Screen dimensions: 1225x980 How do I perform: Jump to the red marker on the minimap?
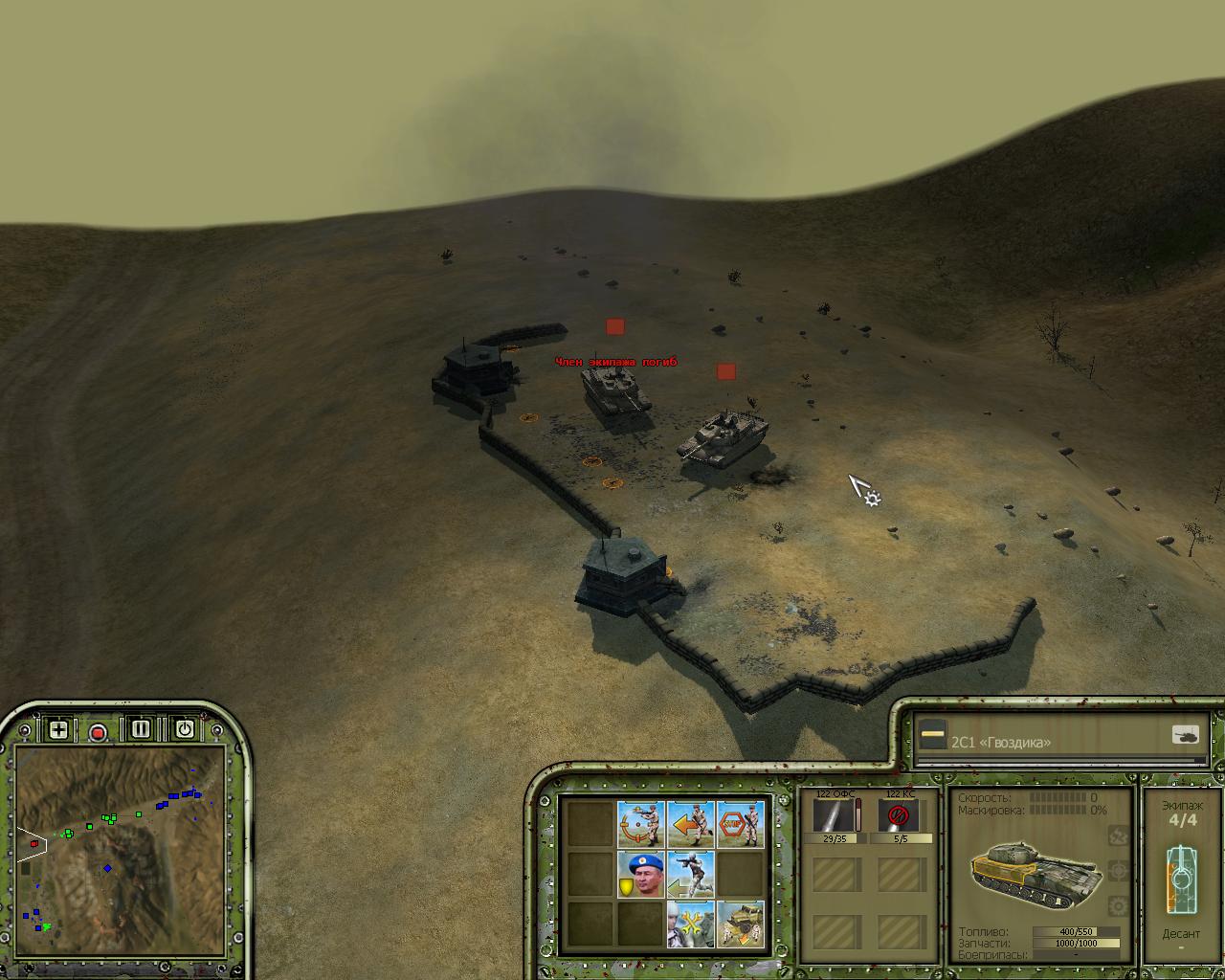(x=34, y=844)
